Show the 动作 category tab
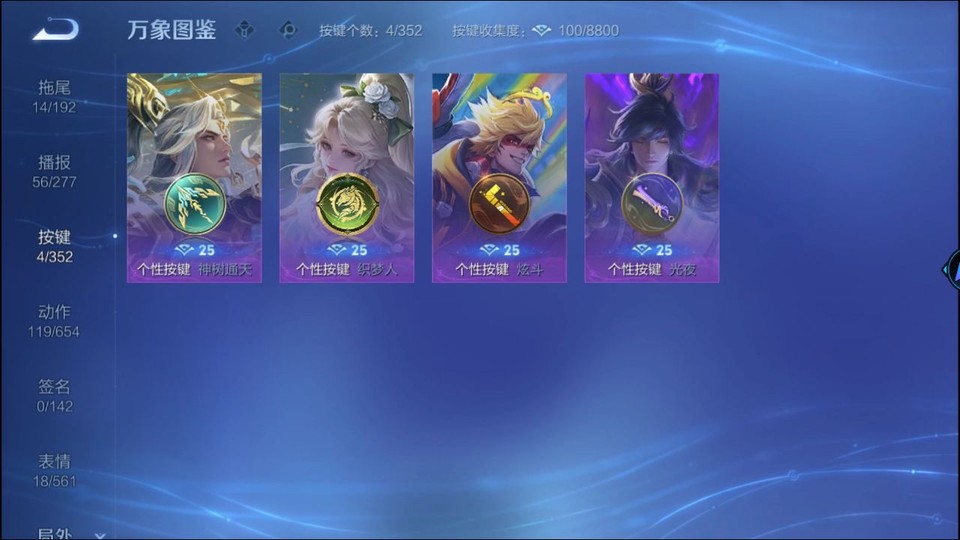Viewport: 960px width, 540px height. pyautogui.click(x=54, y=321)
